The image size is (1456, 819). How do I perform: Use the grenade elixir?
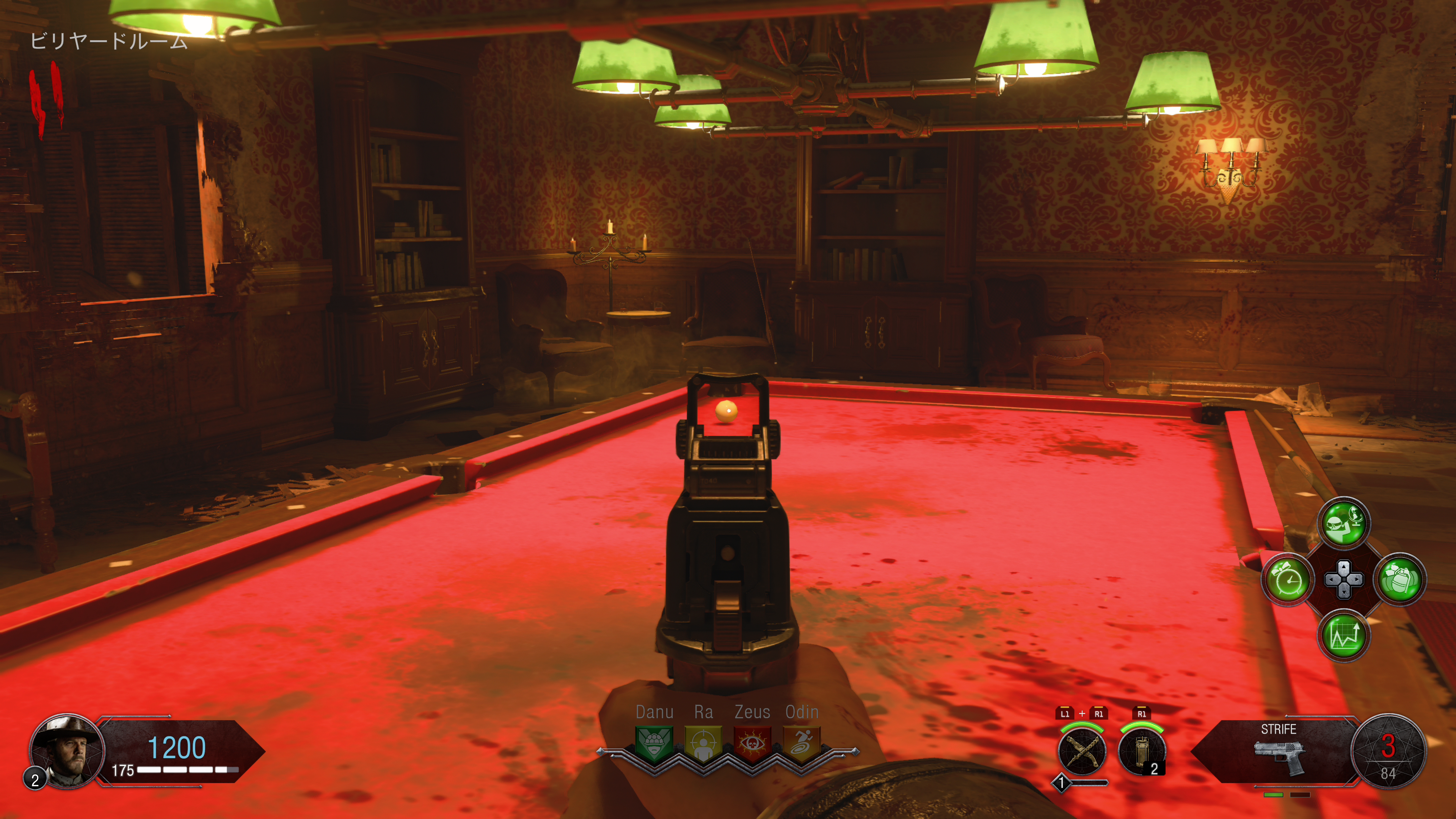pos(1400,579)
